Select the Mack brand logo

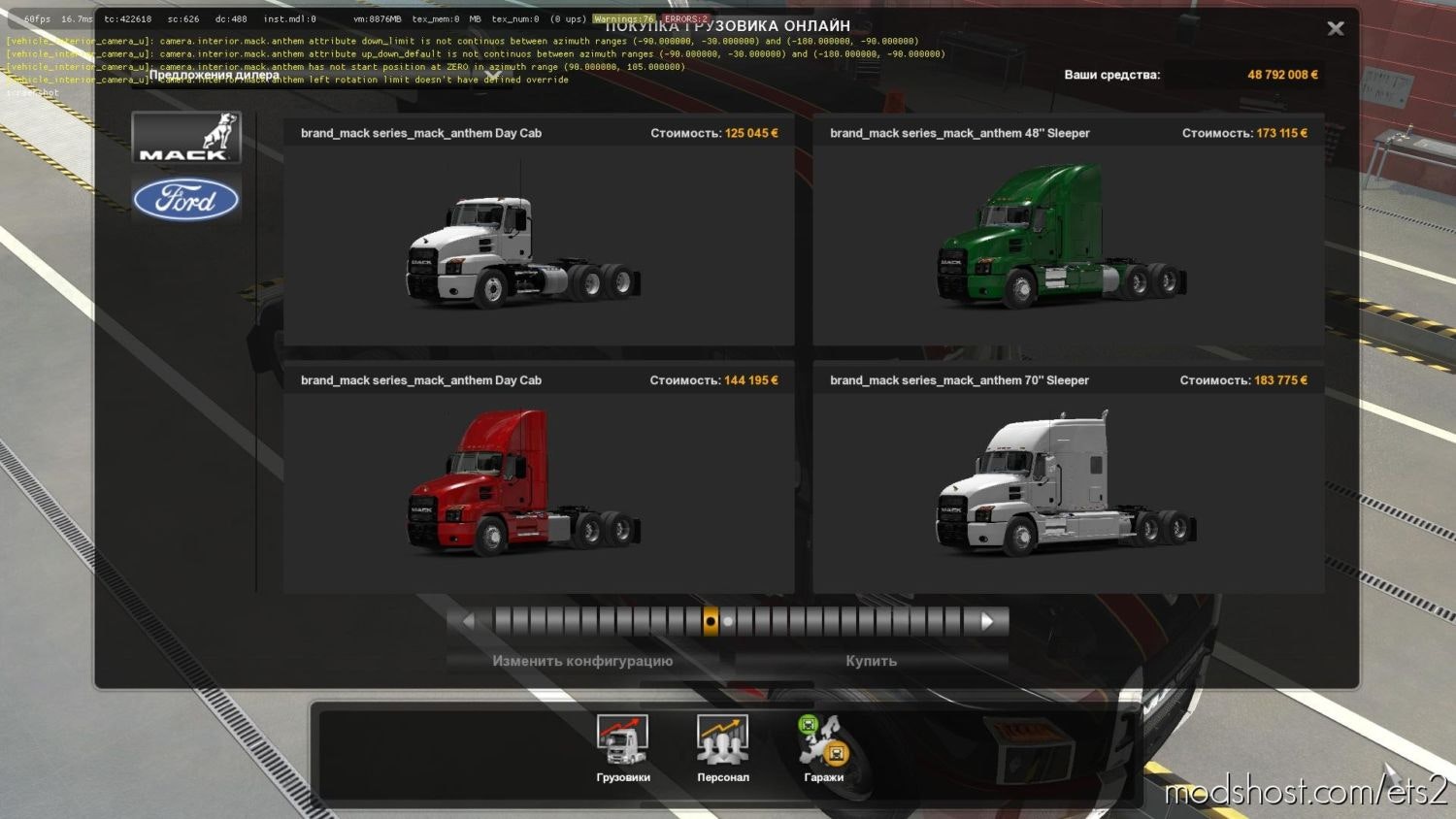(186, 137)
